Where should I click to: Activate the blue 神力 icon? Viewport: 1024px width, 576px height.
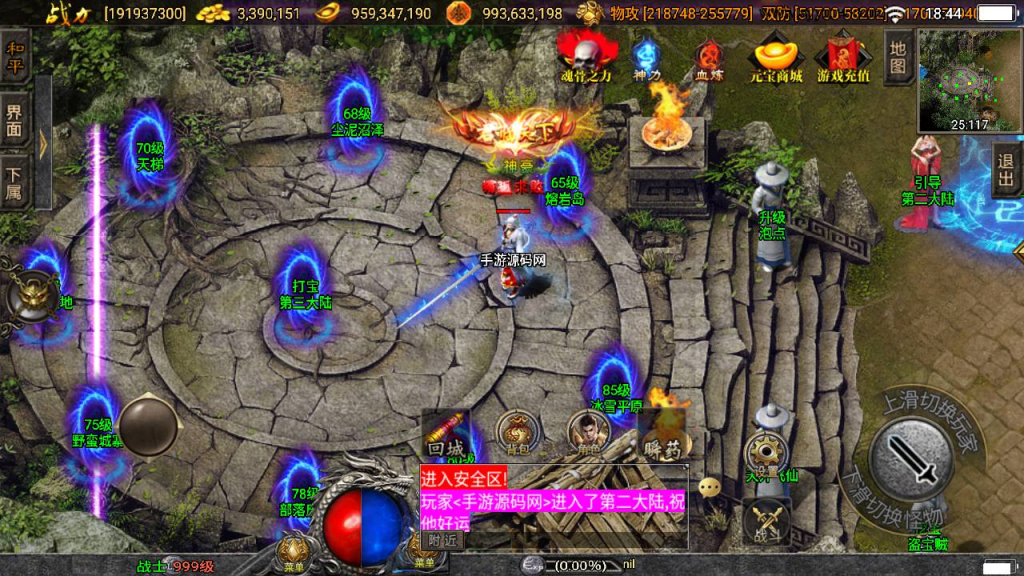pos(647,58)
